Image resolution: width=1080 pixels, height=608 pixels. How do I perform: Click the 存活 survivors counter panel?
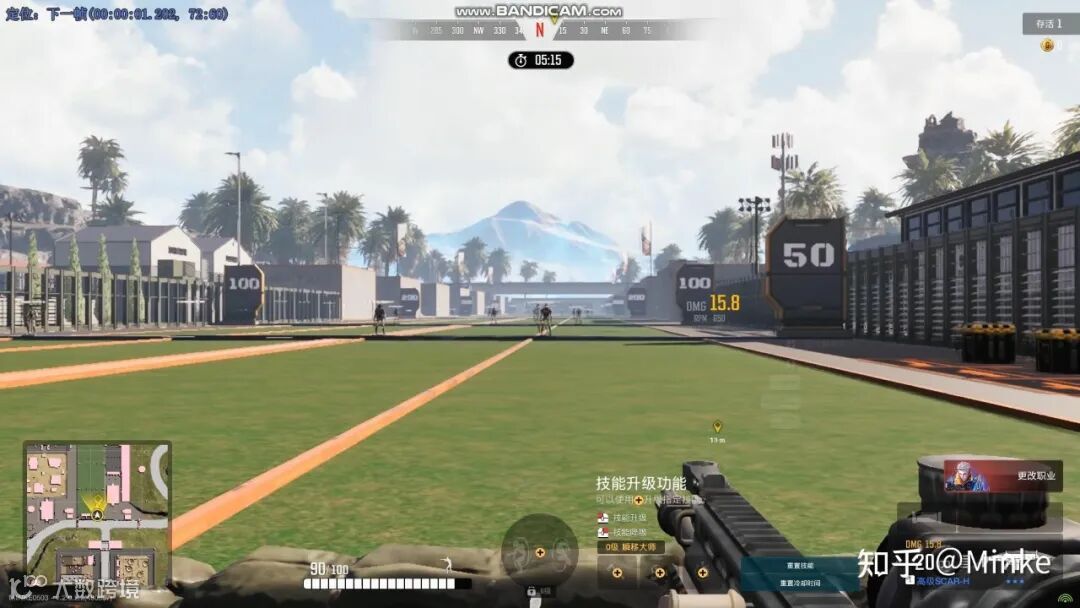pos(1049,23)
